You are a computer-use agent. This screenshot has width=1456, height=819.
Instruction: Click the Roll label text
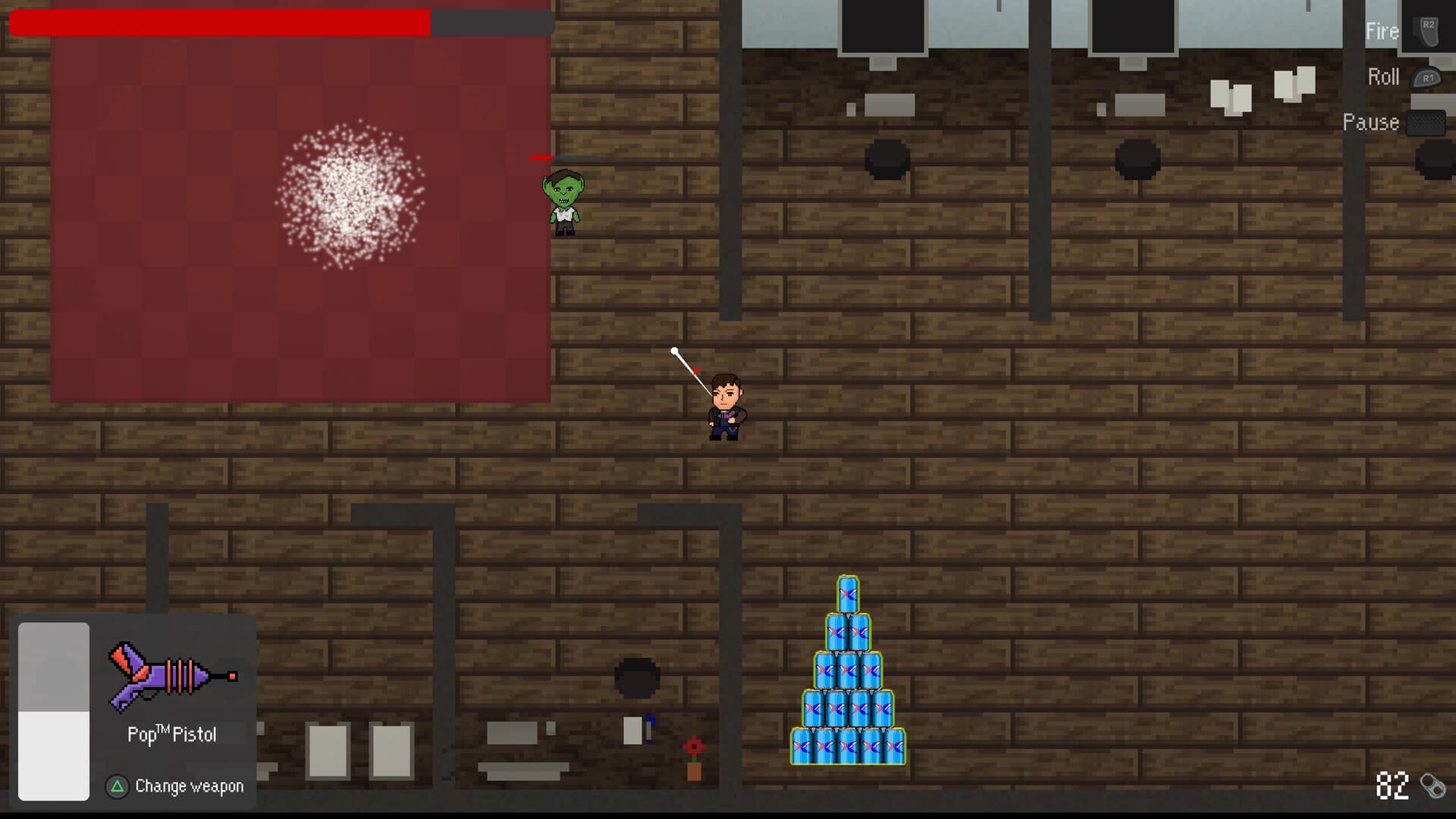1382,77
